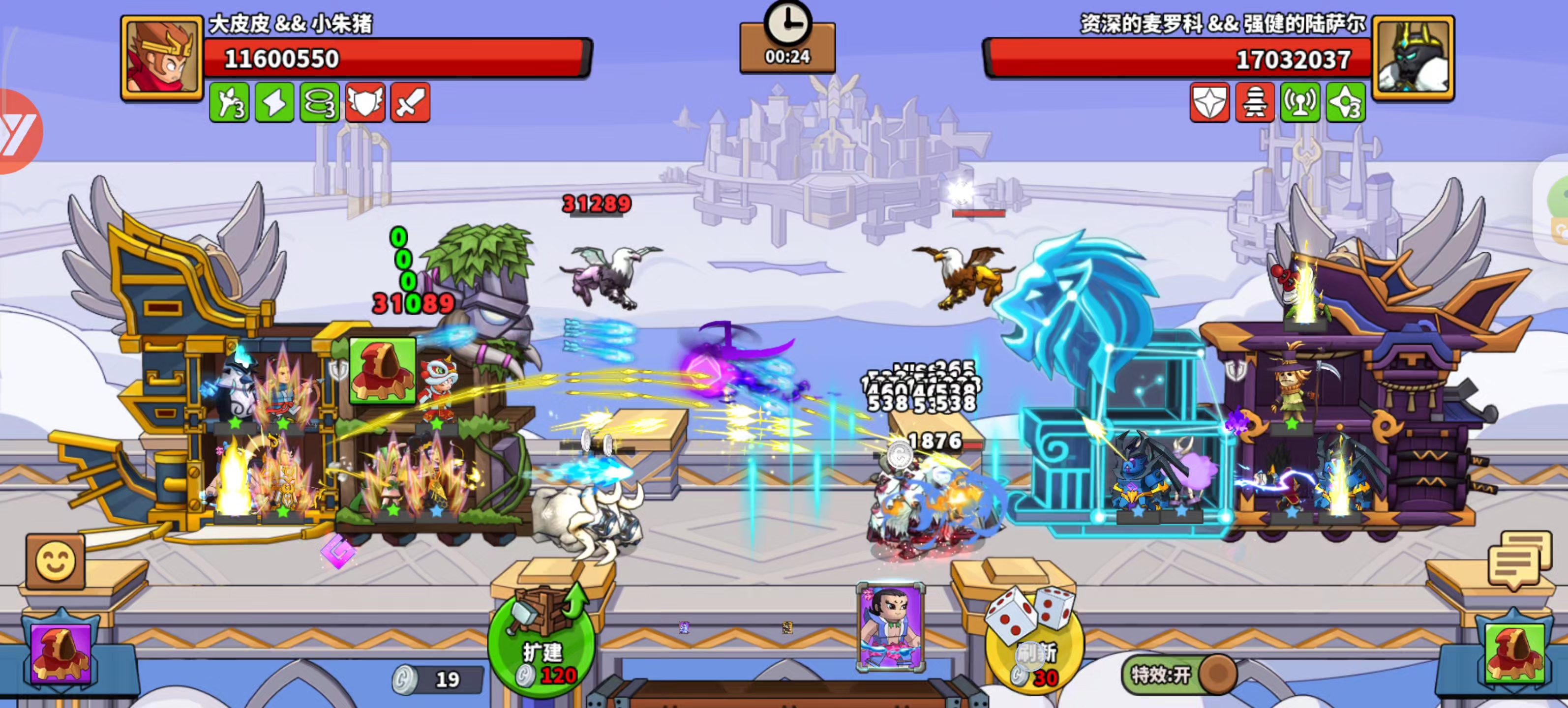Screen dimensions: 1568x708
Task: Click the horned opponent avatar
Action: [x=1413, y=58]
